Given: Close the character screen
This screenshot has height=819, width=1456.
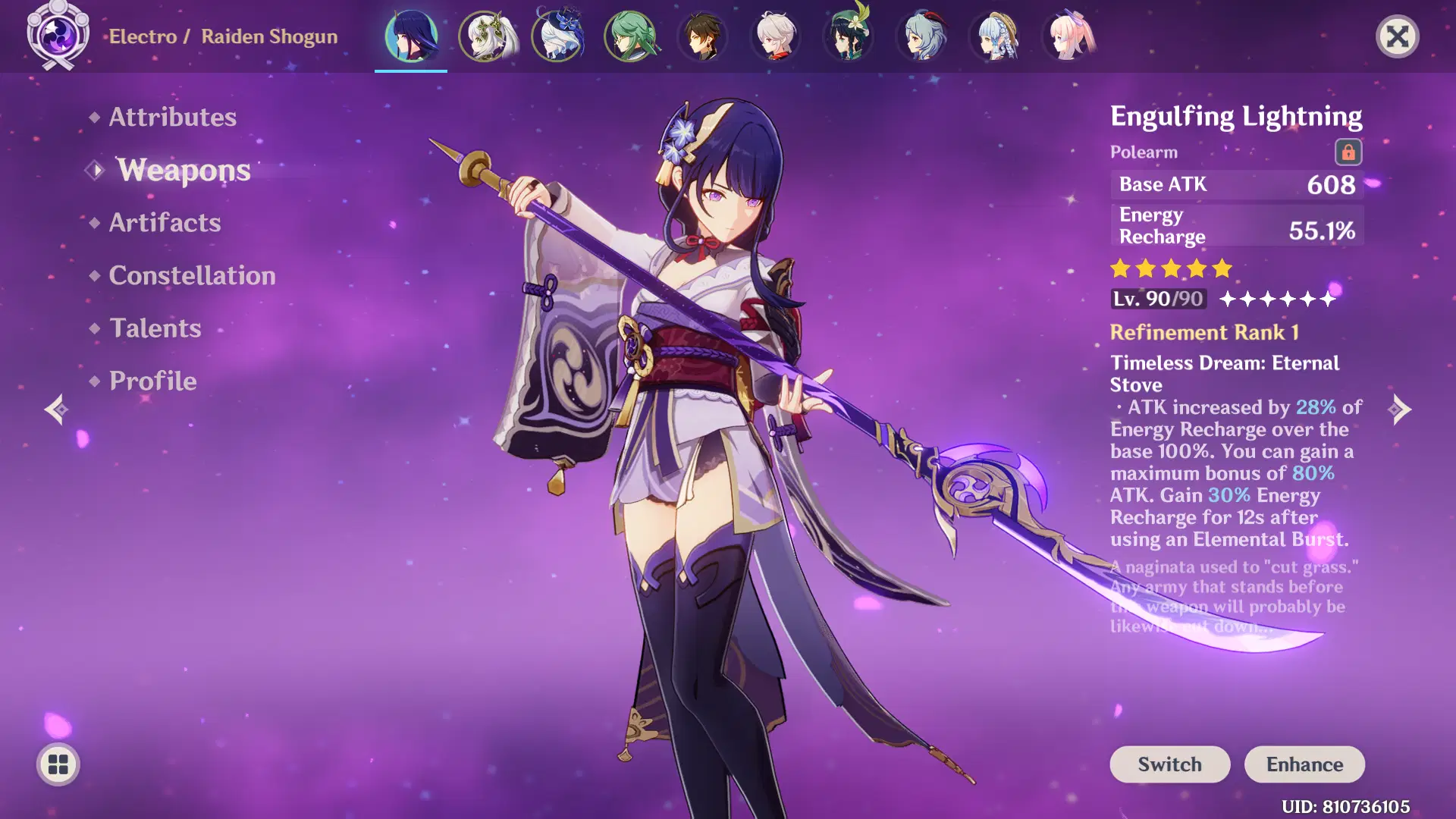Looking at the screenshot, I should coord(1397,36).
